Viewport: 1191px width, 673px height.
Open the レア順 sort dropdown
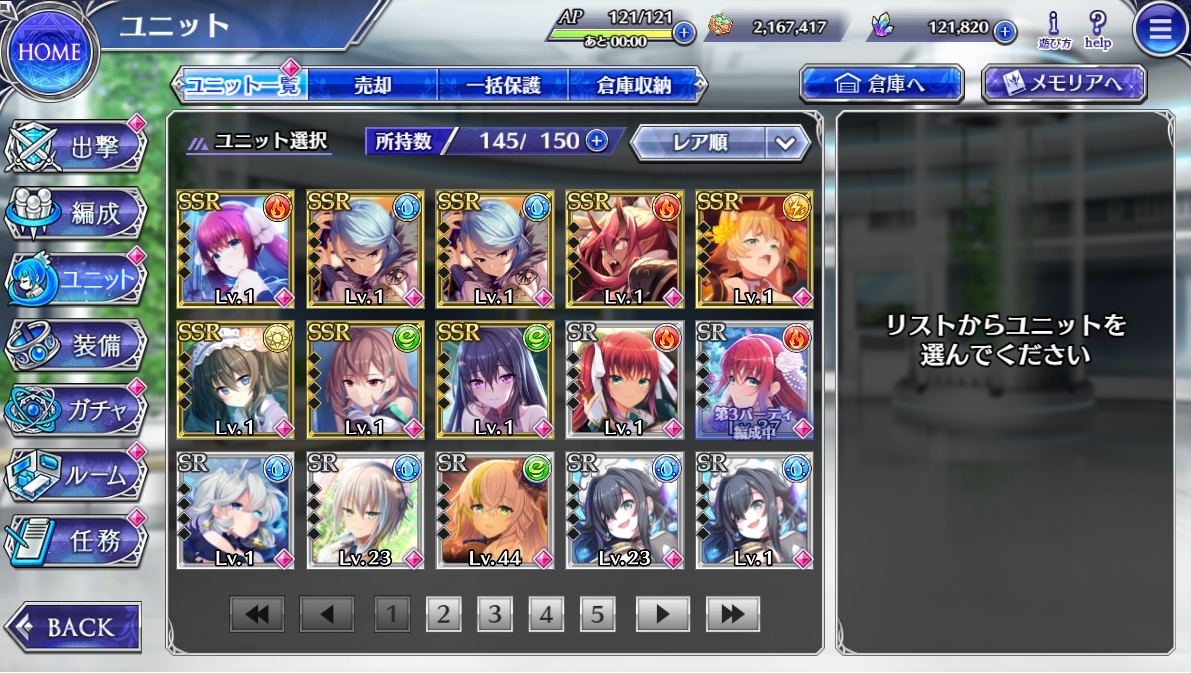click(x=719, y=143)
